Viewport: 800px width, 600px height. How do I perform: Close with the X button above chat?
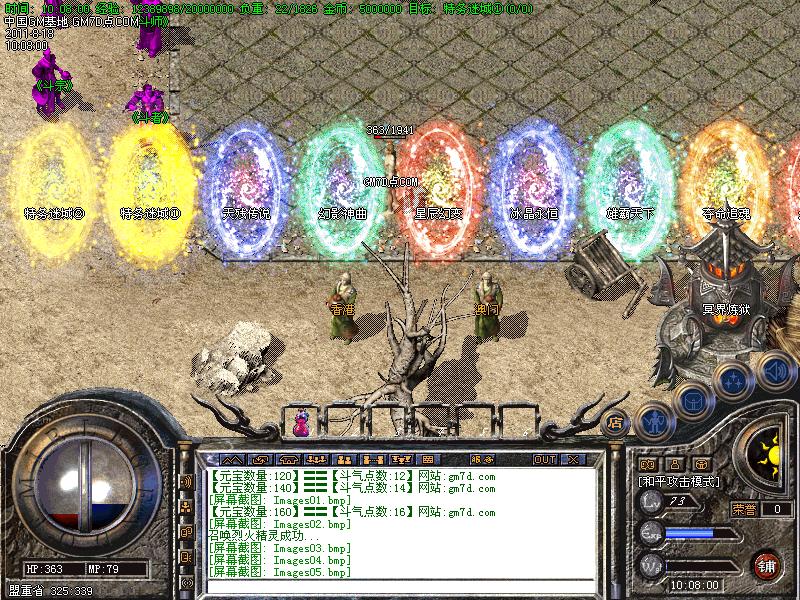[x=573, y=459]
